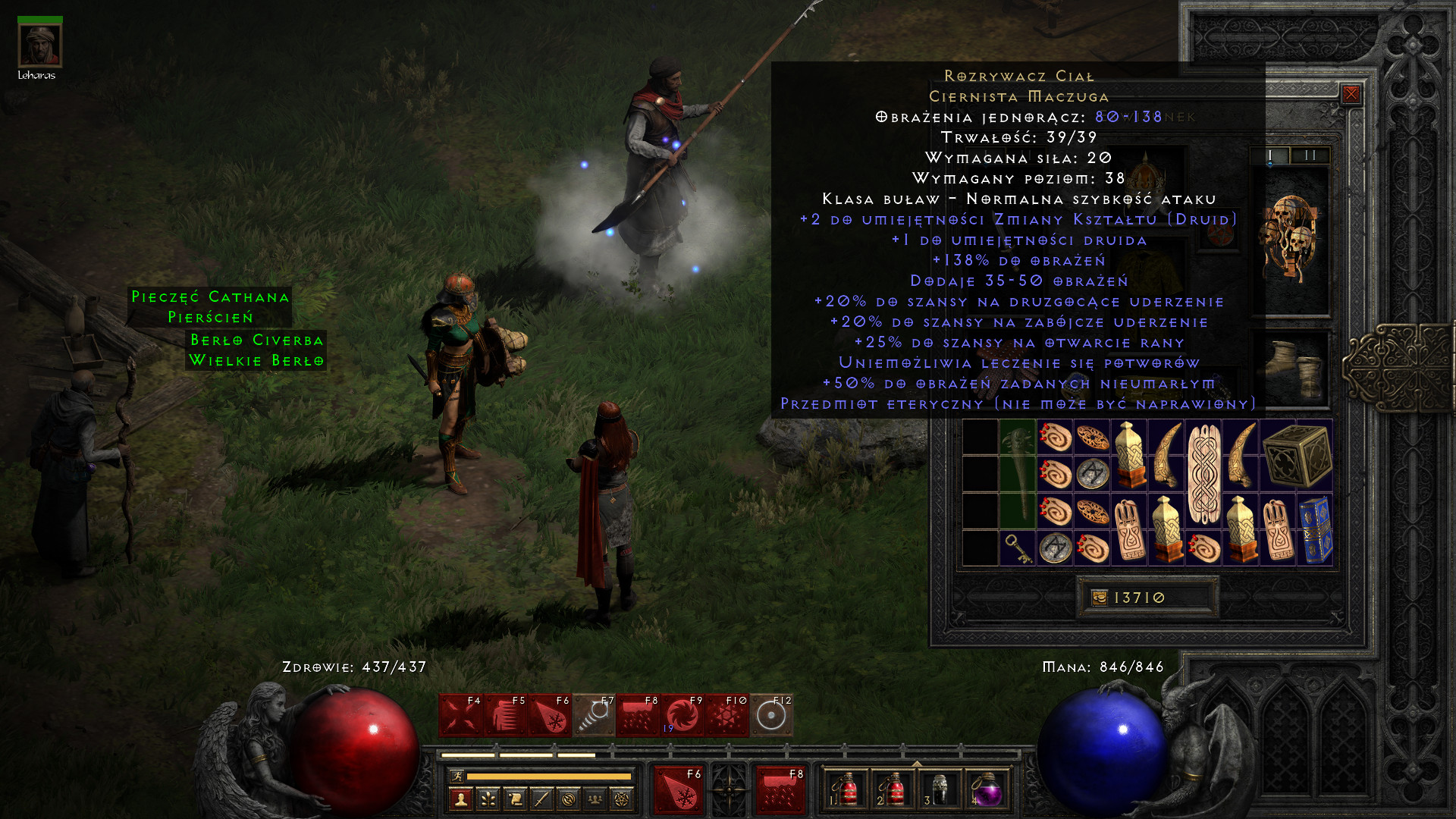Click the skull shield equipment slot
1456x819 pixels.
point(1292,239)
